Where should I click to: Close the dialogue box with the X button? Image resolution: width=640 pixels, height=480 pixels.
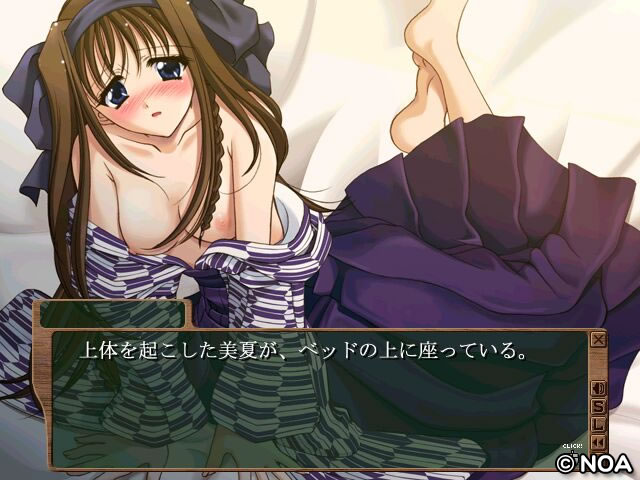point(599,339)
